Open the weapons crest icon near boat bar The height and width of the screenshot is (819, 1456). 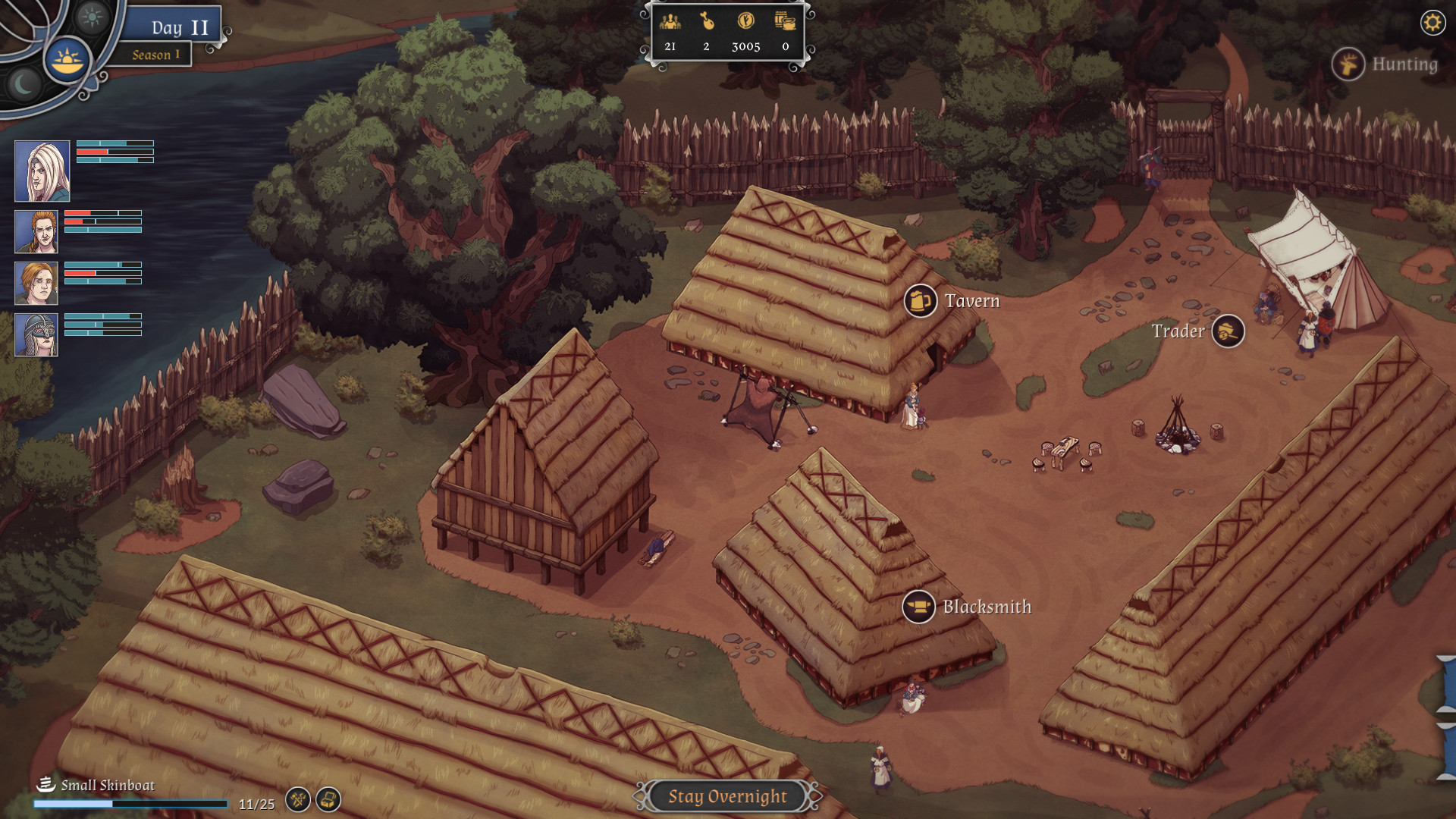[299, 800]
